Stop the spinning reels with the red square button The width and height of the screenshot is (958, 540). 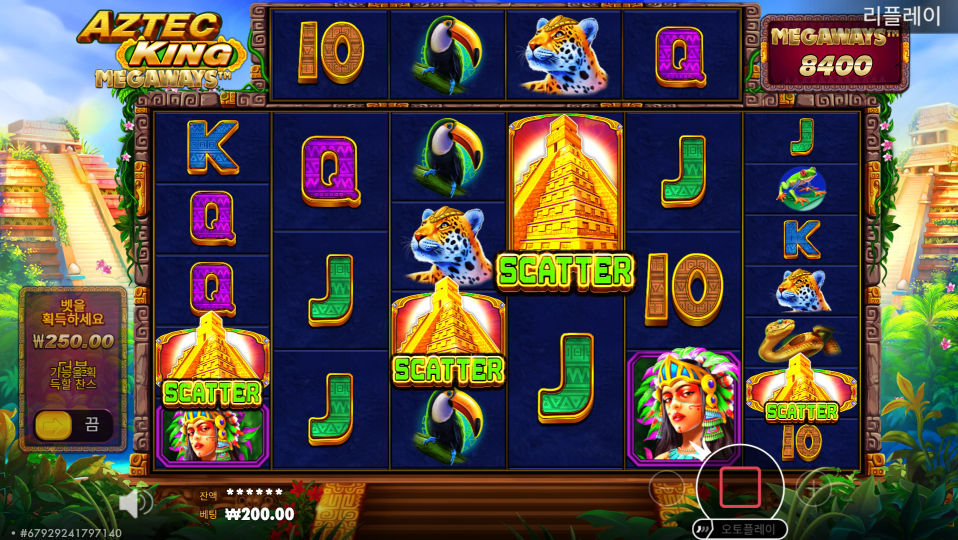coord(739,487)
